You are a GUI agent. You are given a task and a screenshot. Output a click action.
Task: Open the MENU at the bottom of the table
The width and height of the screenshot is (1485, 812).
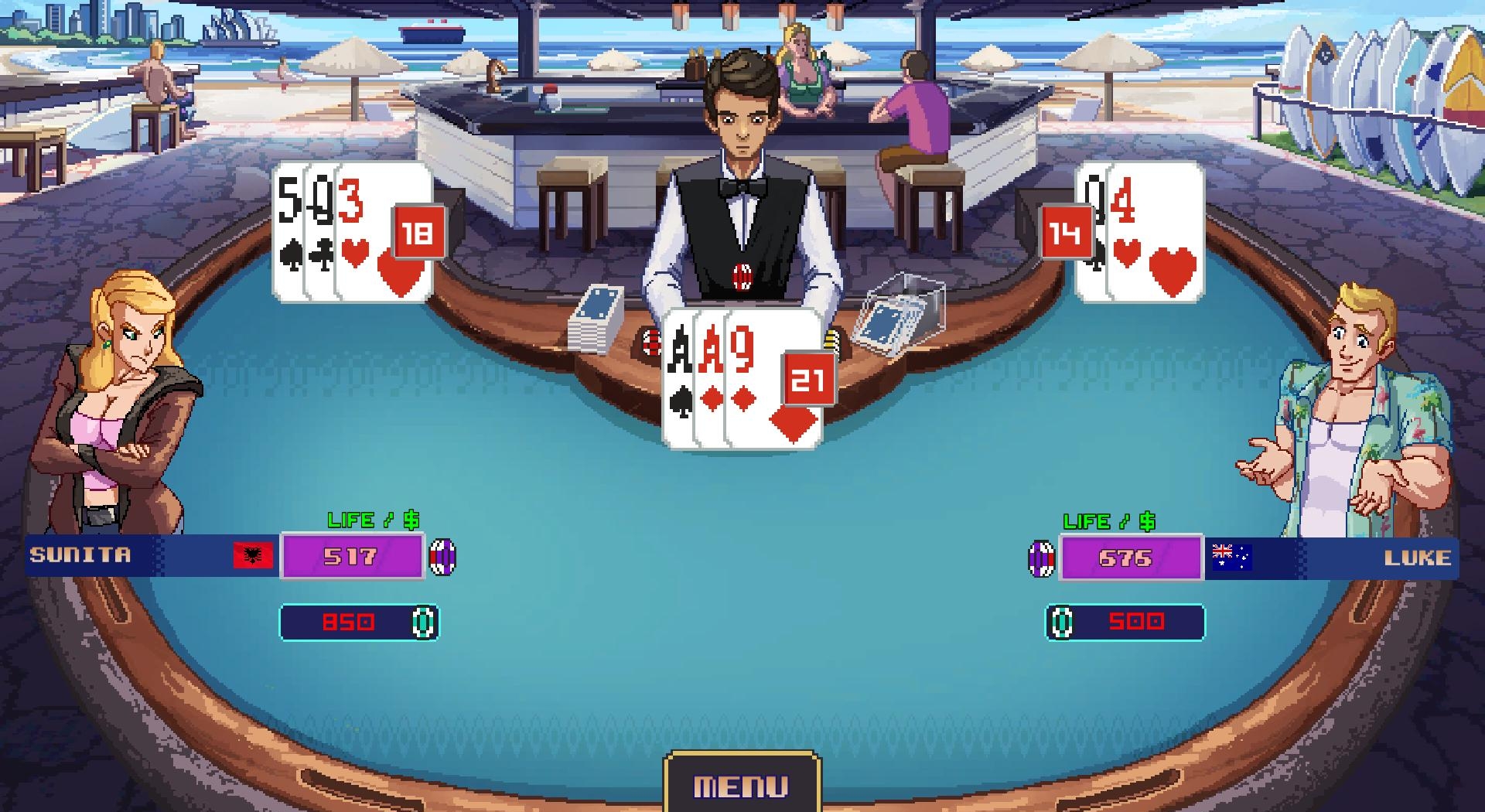[x=741, y=786]
